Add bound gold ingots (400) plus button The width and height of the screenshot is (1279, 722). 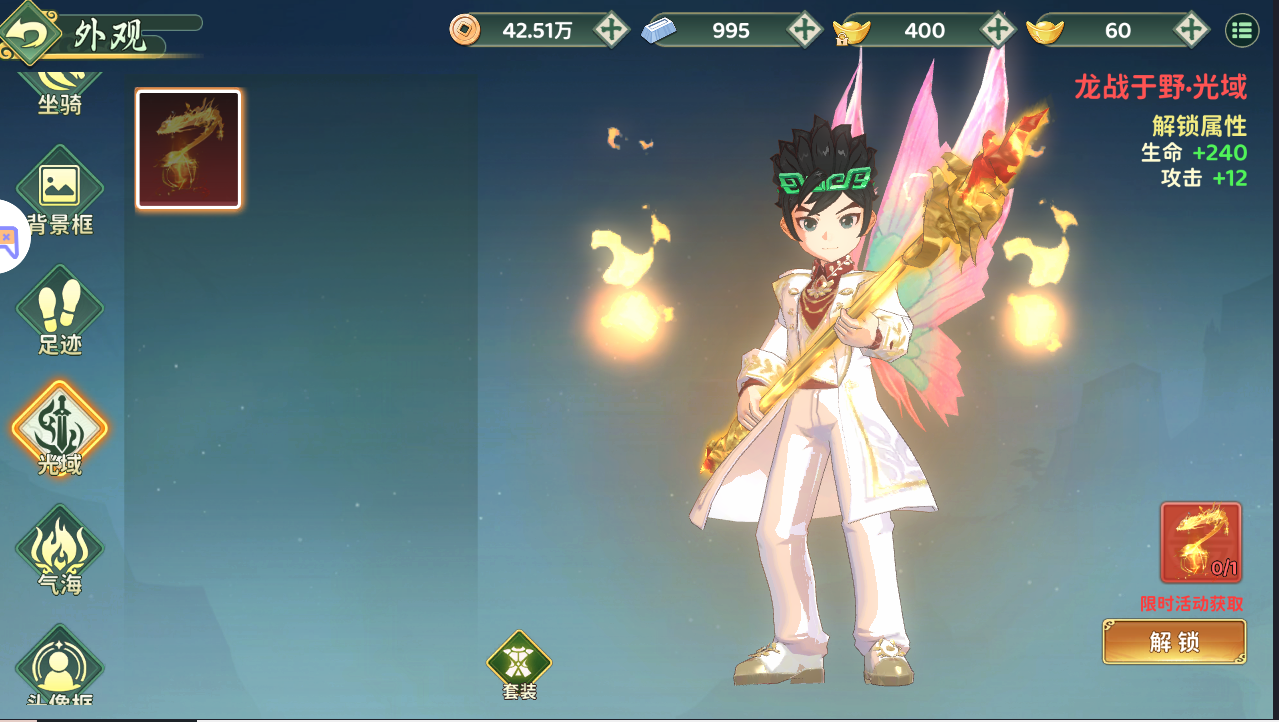pyautogui.click(x=998, y=30)
